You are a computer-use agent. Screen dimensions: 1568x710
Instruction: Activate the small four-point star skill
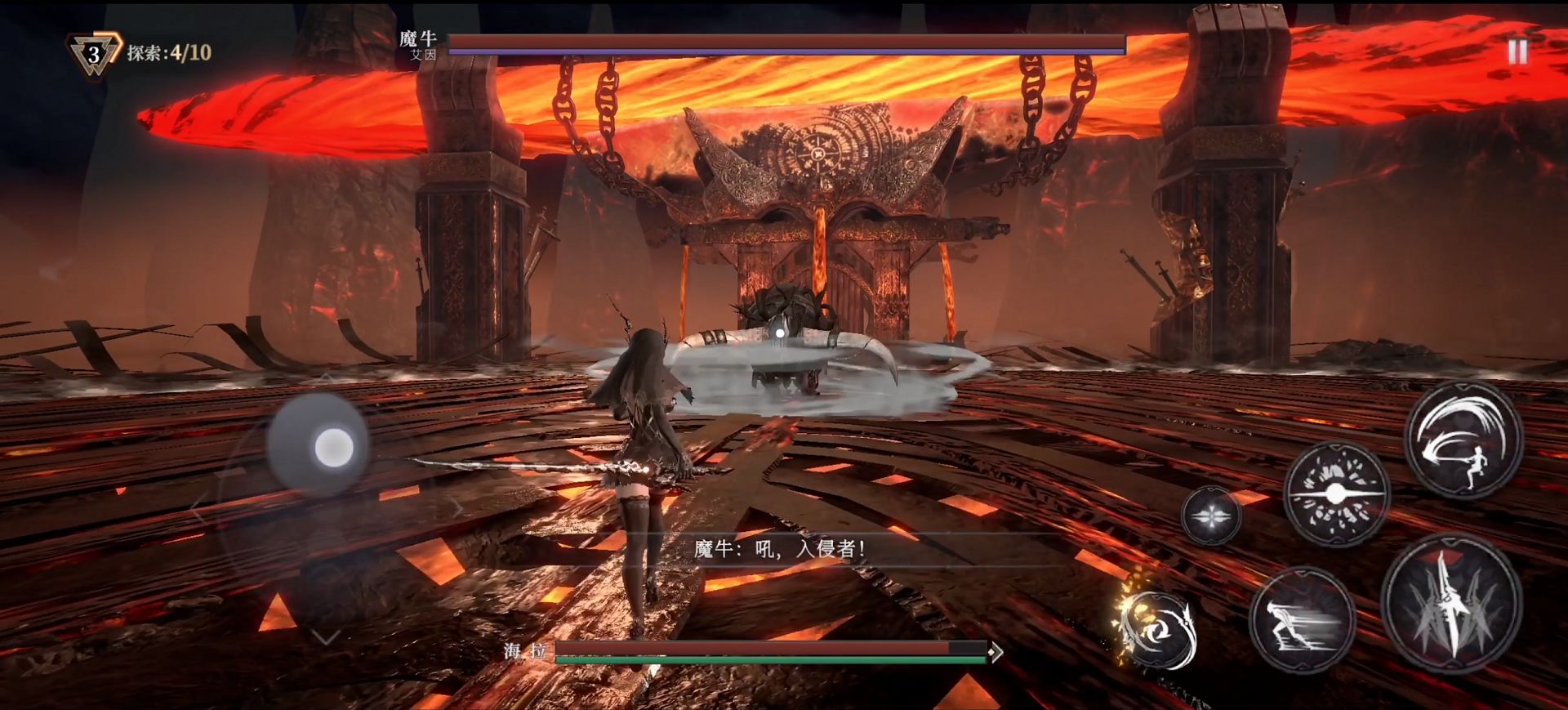click(1210, 516)
